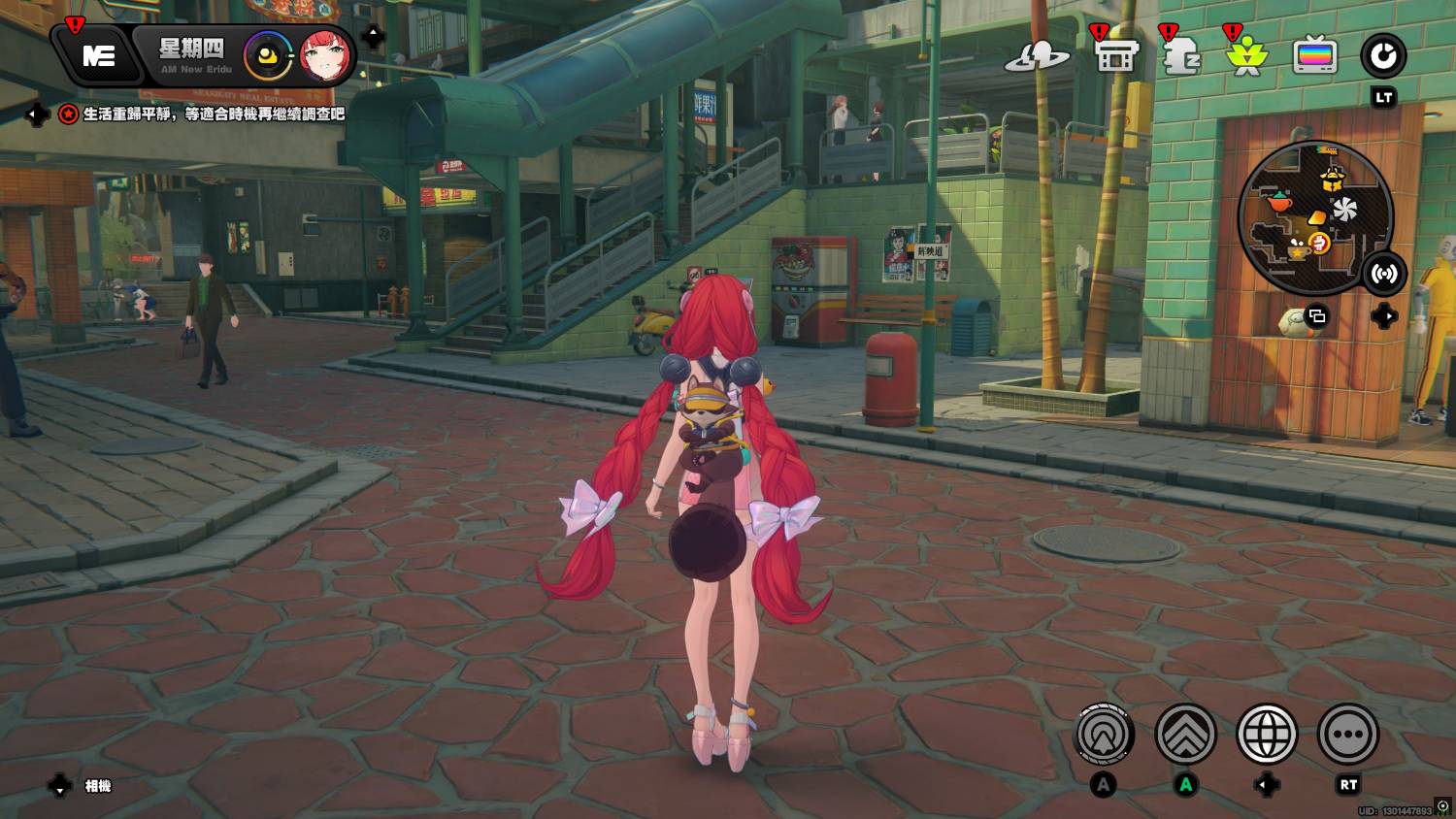Open the tracked quest objective text
This screenshot has width=1456, height=819.
[x=214, y=115]
